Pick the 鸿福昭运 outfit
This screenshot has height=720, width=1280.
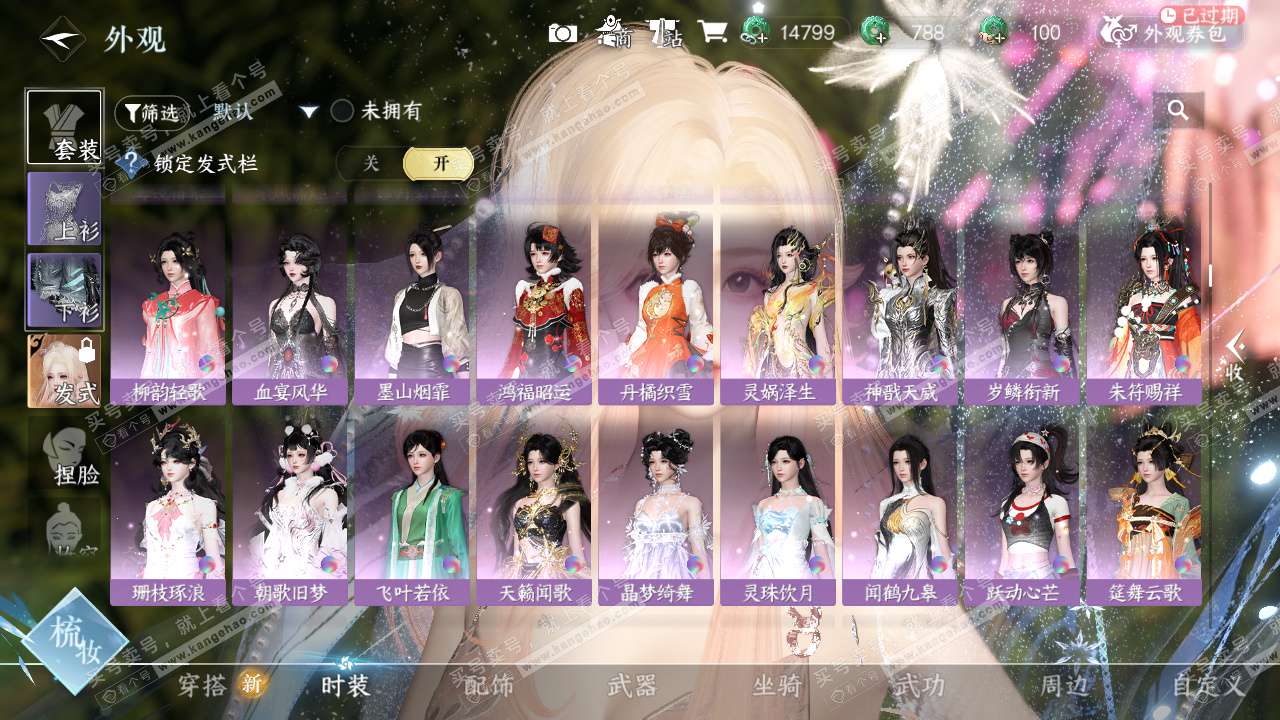(x=535, y=310)
